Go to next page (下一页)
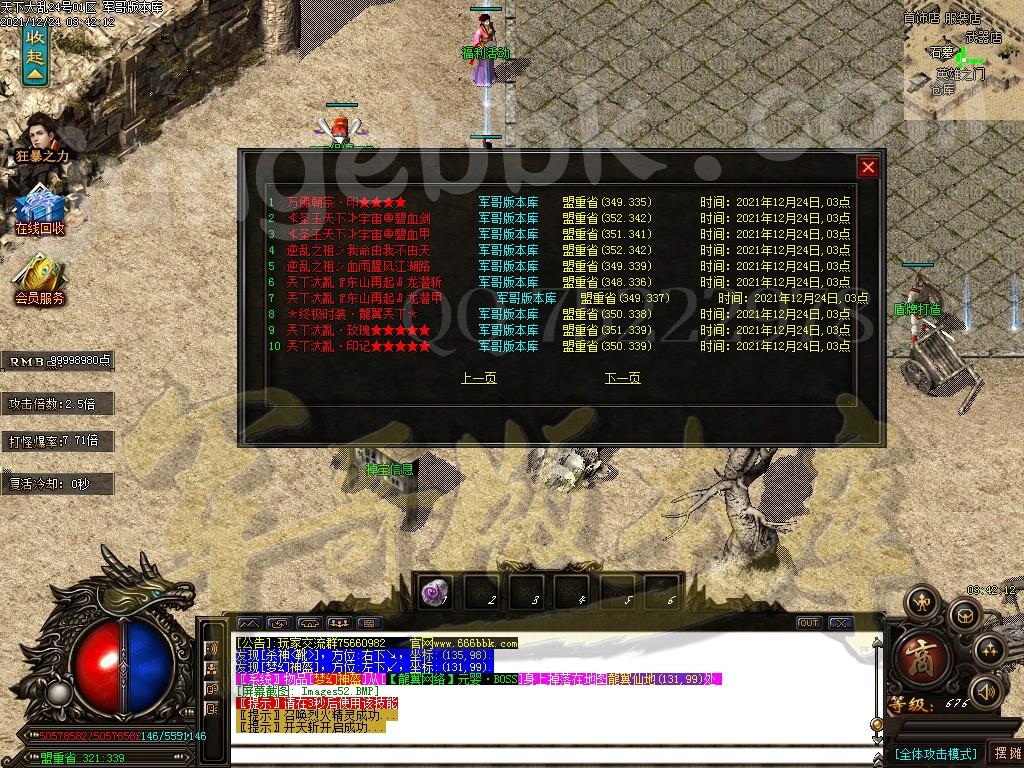 pyautogui.click(x=622, y=378)
